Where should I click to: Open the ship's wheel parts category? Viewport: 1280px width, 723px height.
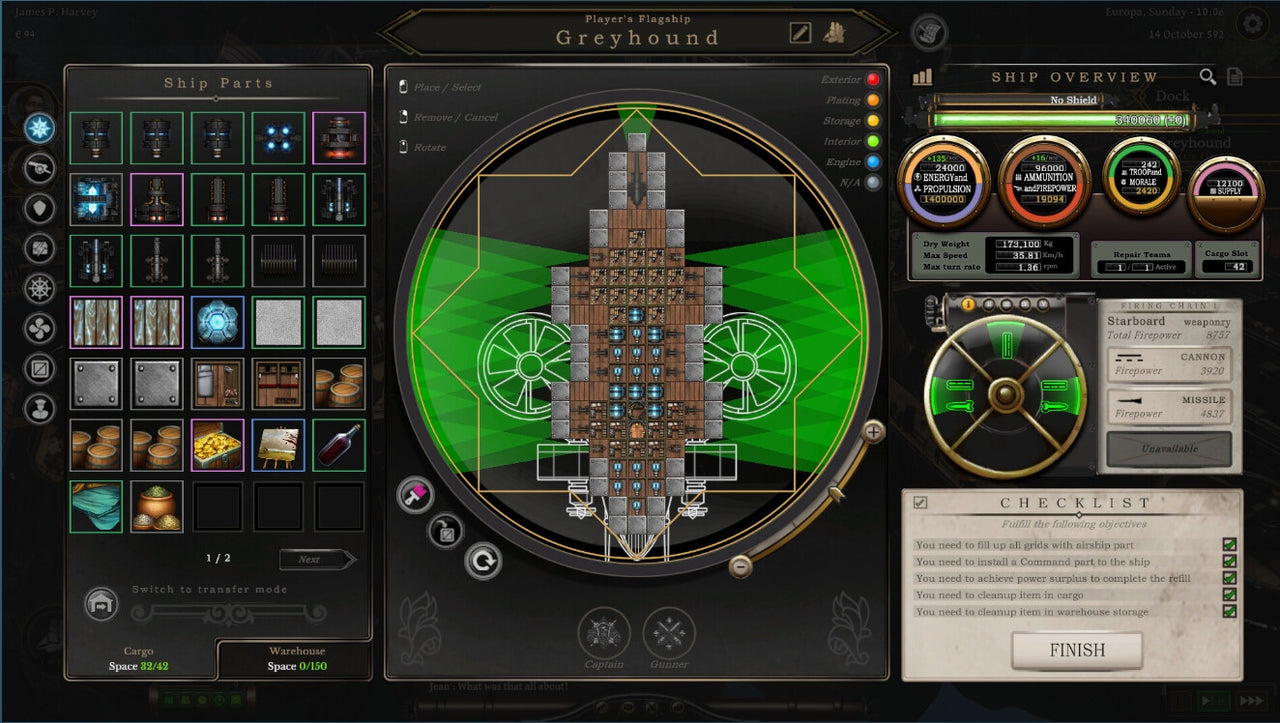pyautogui.click(x=38, y=288)
